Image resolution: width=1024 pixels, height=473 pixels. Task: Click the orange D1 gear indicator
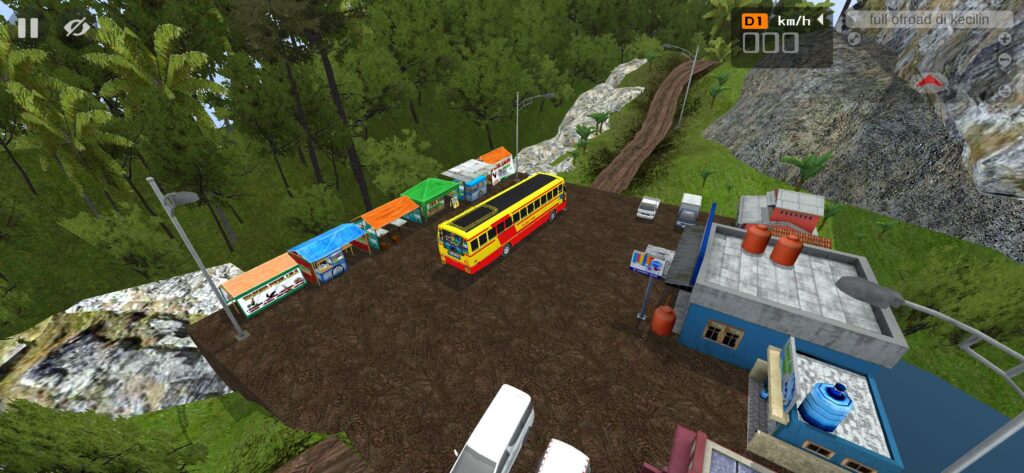click(x=754, y=20)
